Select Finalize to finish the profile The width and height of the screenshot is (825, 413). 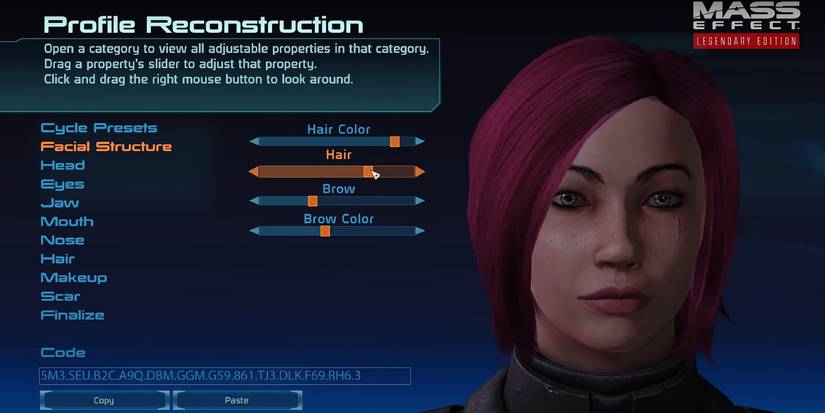(72, 315)
